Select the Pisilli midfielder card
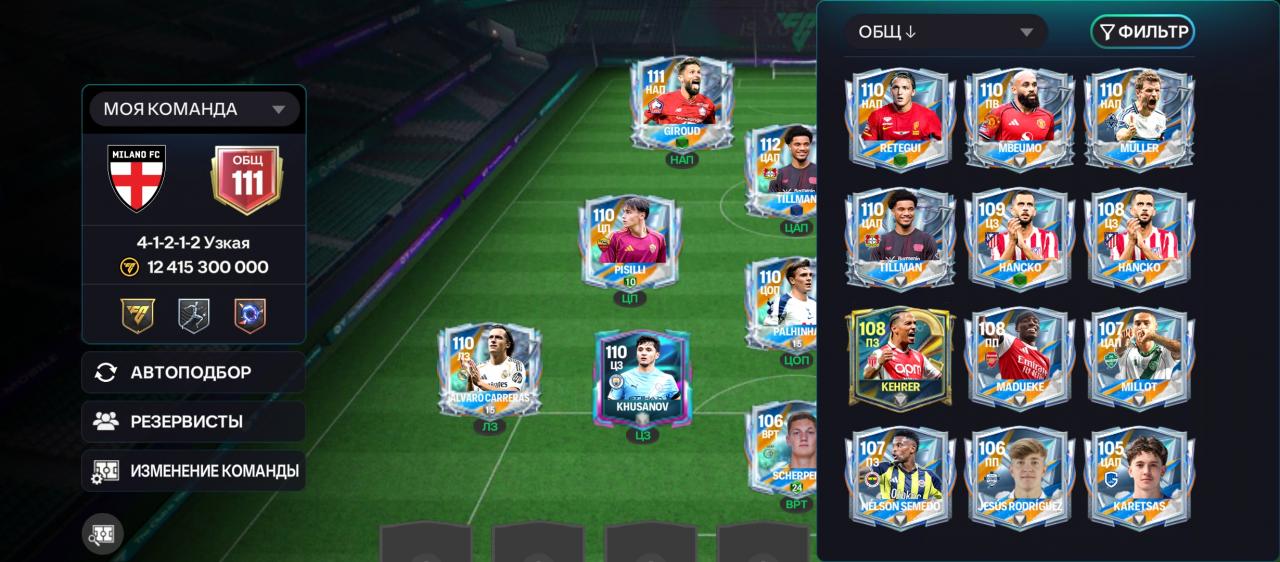The height and width of the screenshot is (562, 1280). (629, 244)
